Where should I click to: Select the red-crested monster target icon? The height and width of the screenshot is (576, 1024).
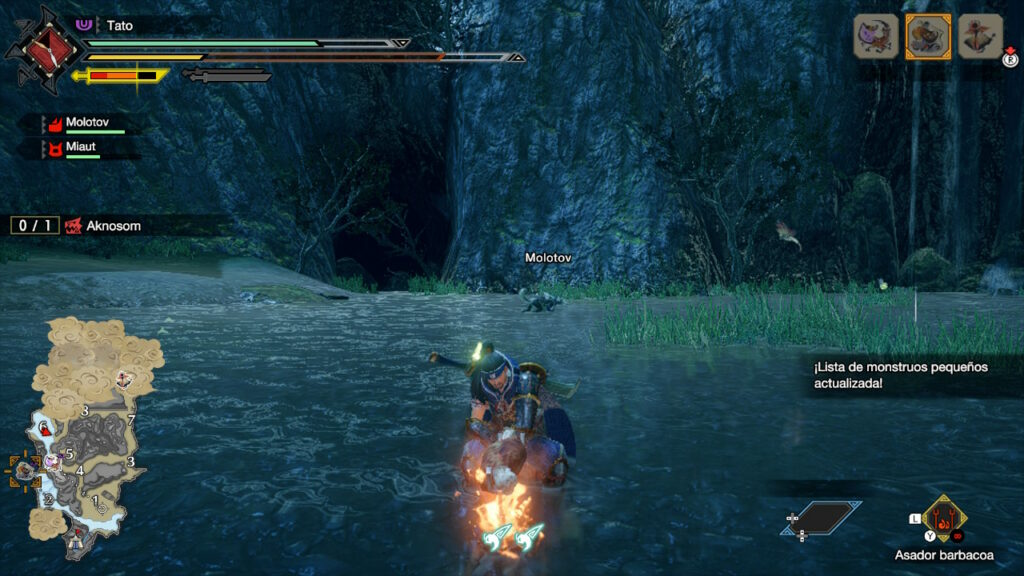[x=980, y=36]
